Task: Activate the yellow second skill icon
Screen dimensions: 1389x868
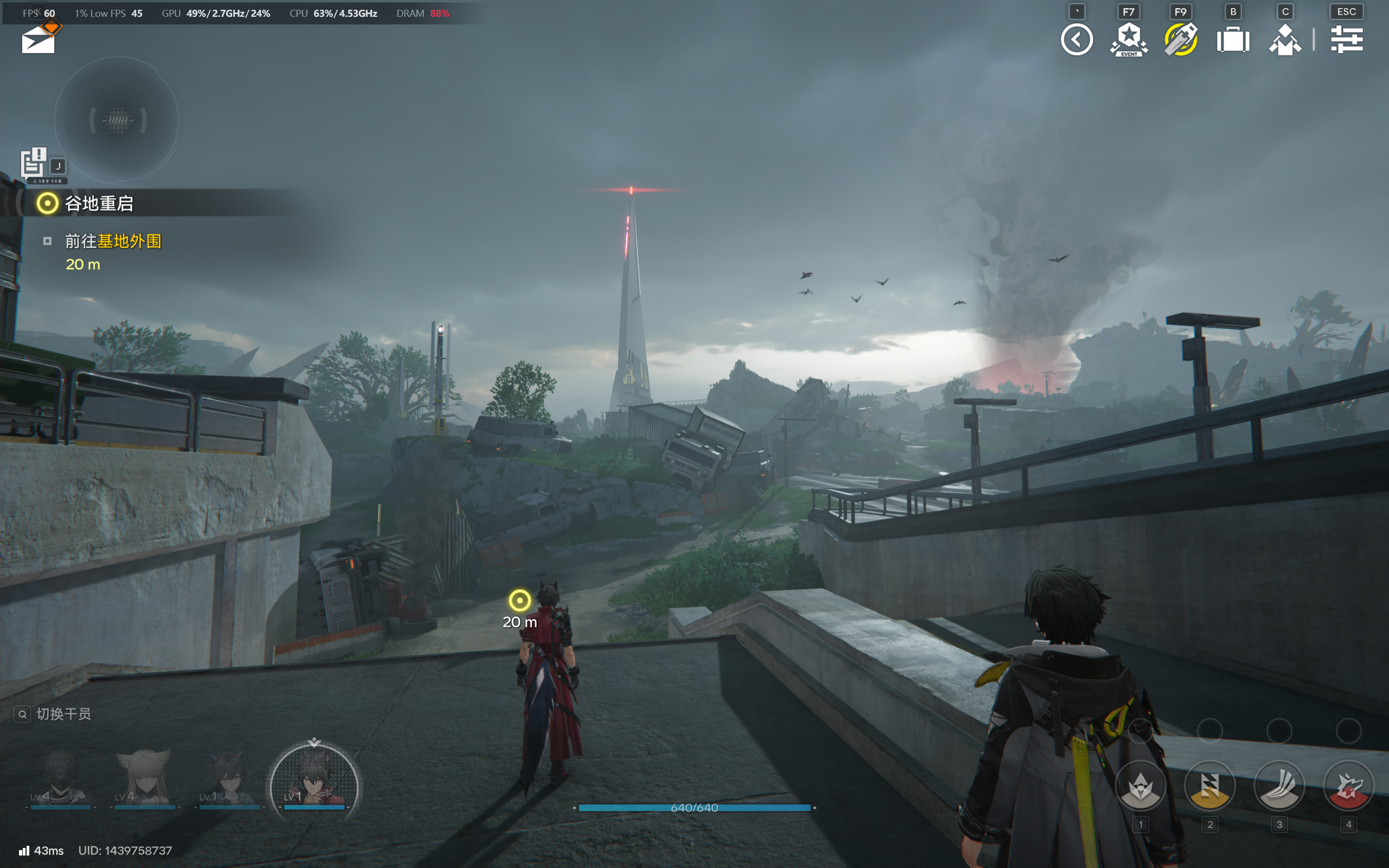Action: [x=1209, y=786]
